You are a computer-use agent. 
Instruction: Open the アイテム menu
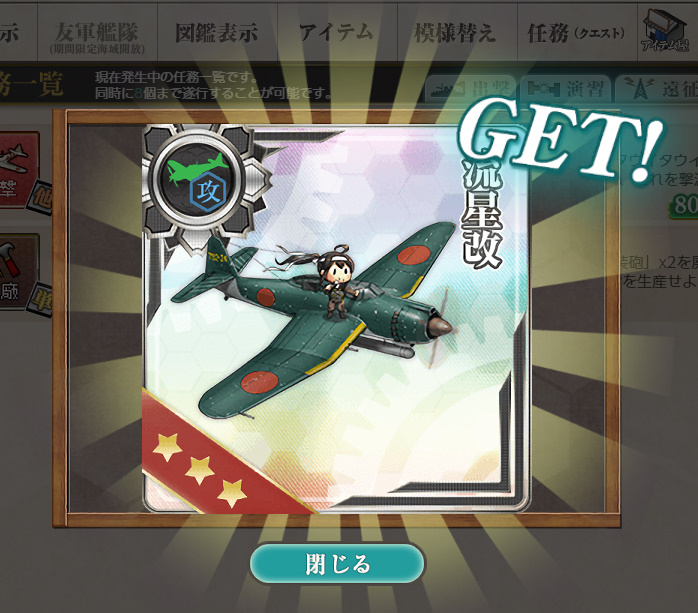tap(335, 33)
